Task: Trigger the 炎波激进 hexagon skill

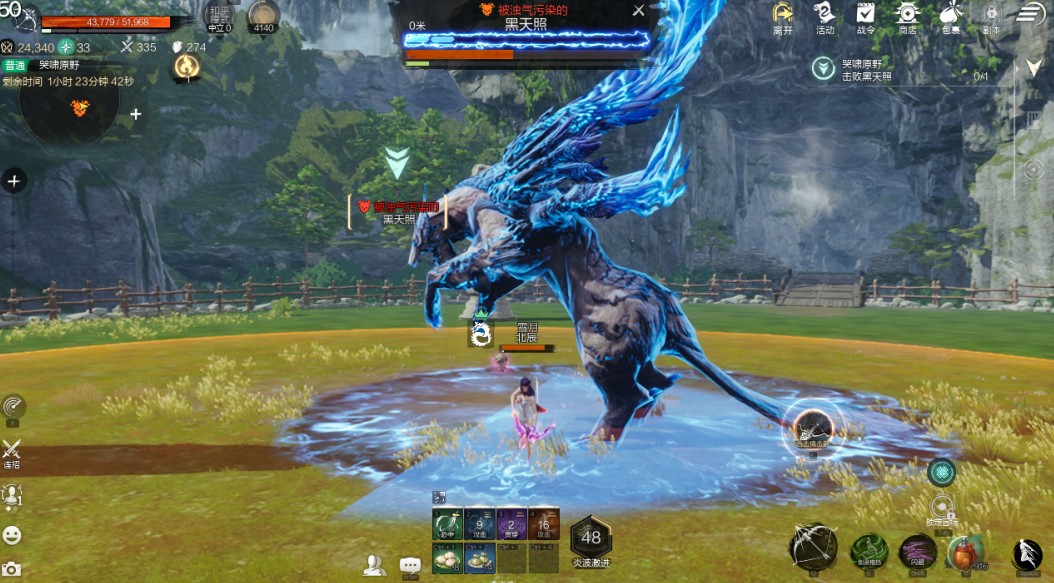Action: pos(590,536)
